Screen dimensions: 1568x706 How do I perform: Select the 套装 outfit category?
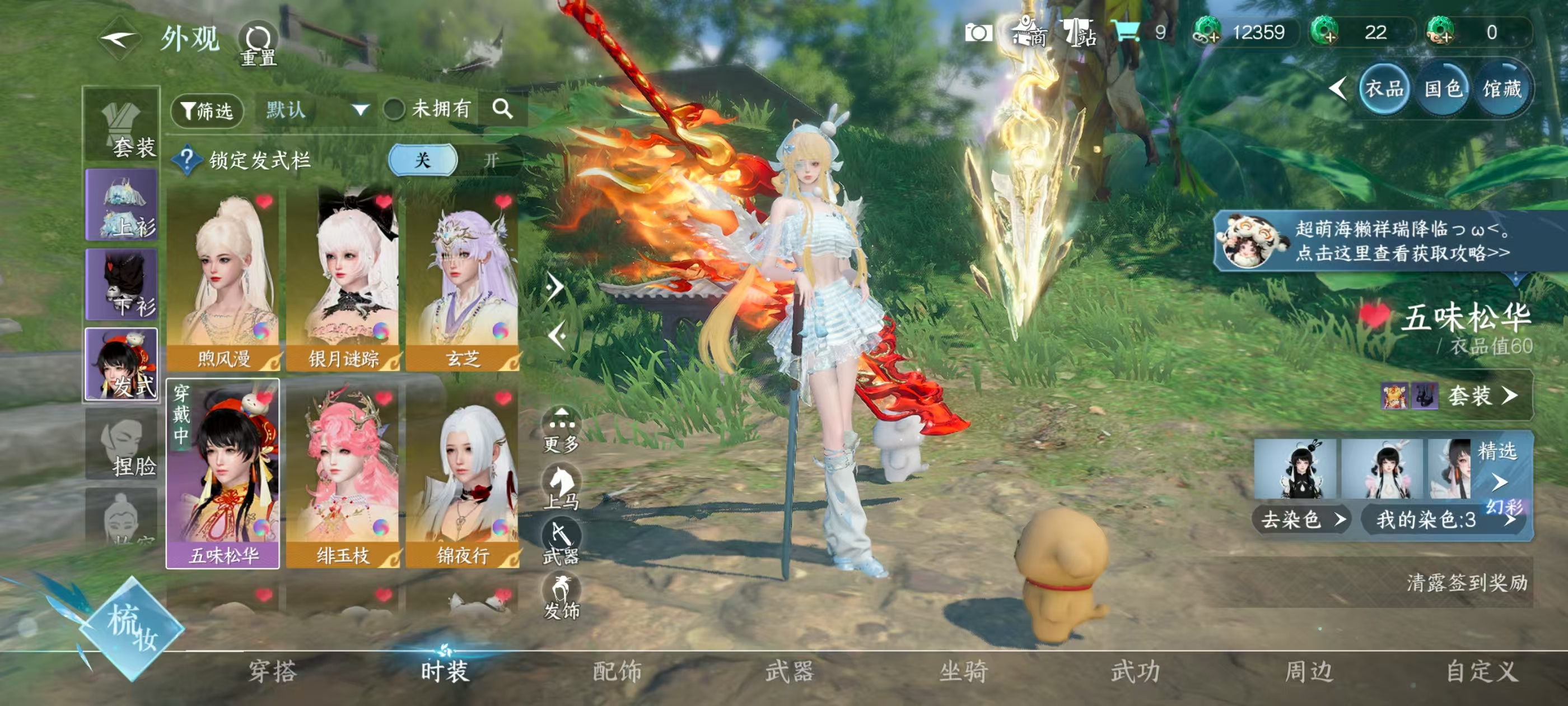[x=122, y=127]
